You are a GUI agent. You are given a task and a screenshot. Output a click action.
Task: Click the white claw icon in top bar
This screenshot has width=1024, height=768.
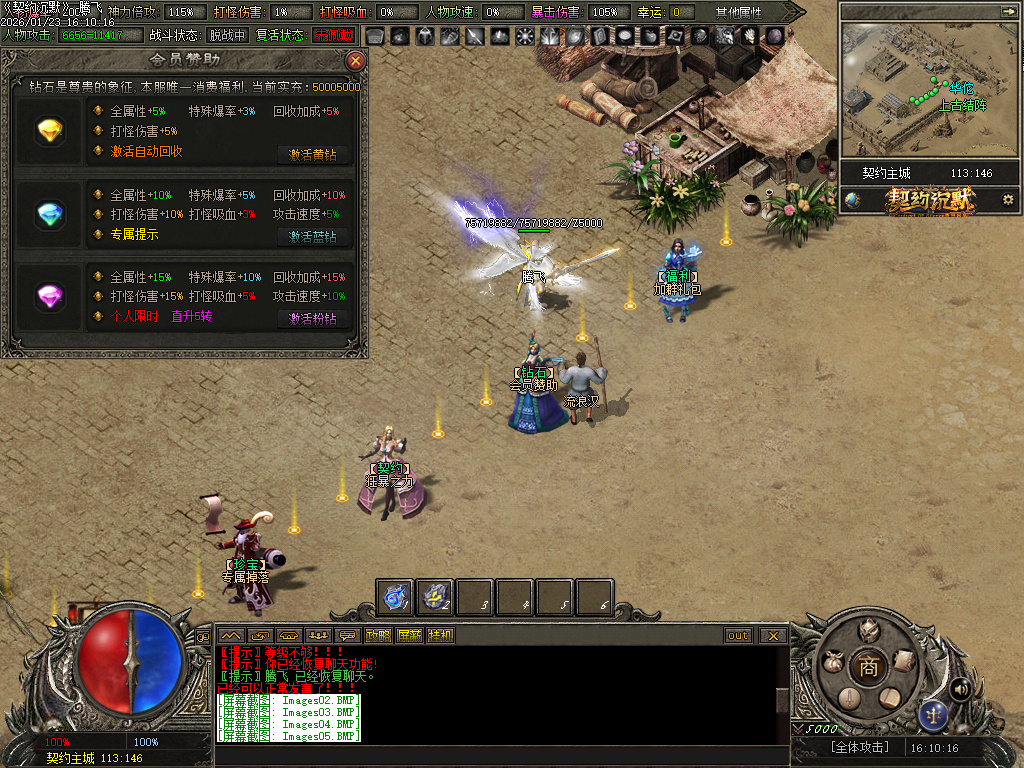click(x=748, y=36)
